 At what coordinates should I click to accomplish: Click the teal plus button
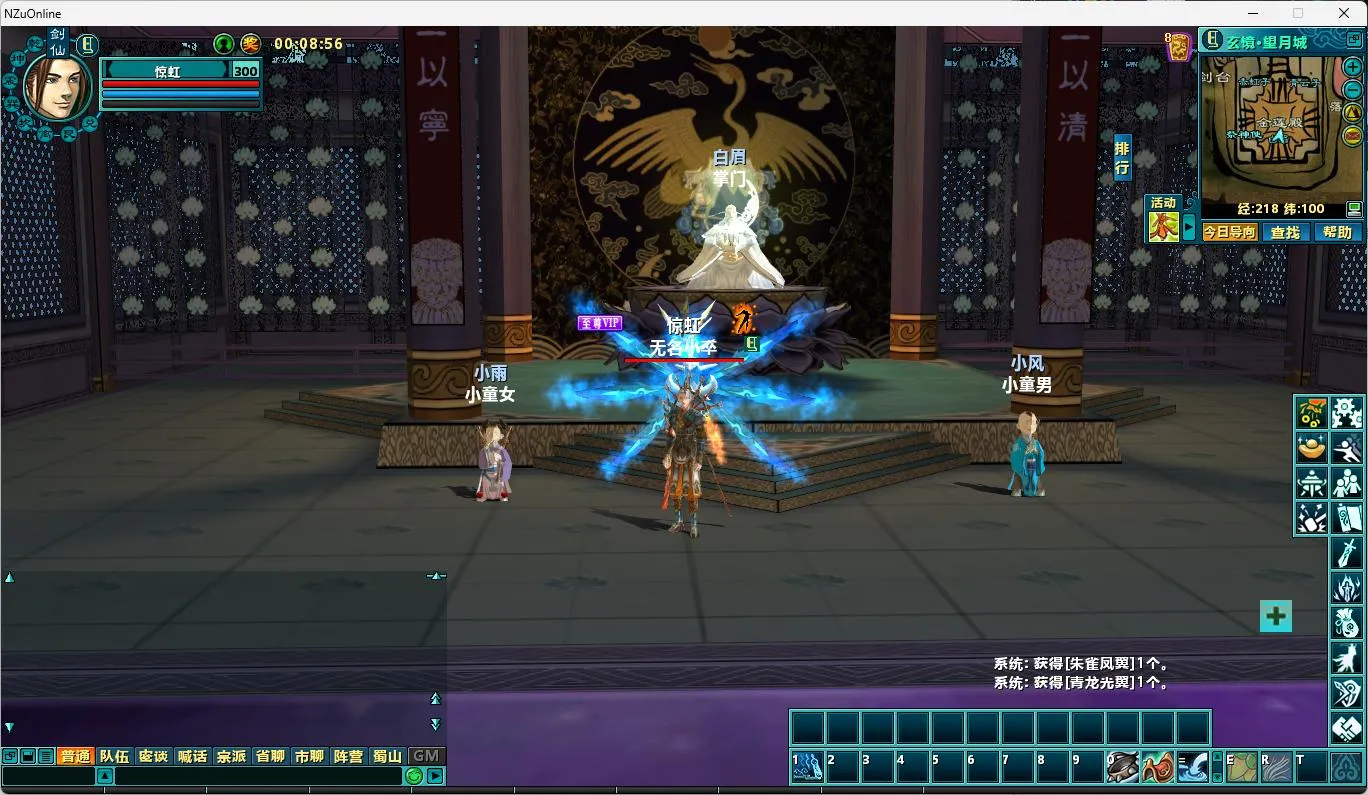(1275, 616)
